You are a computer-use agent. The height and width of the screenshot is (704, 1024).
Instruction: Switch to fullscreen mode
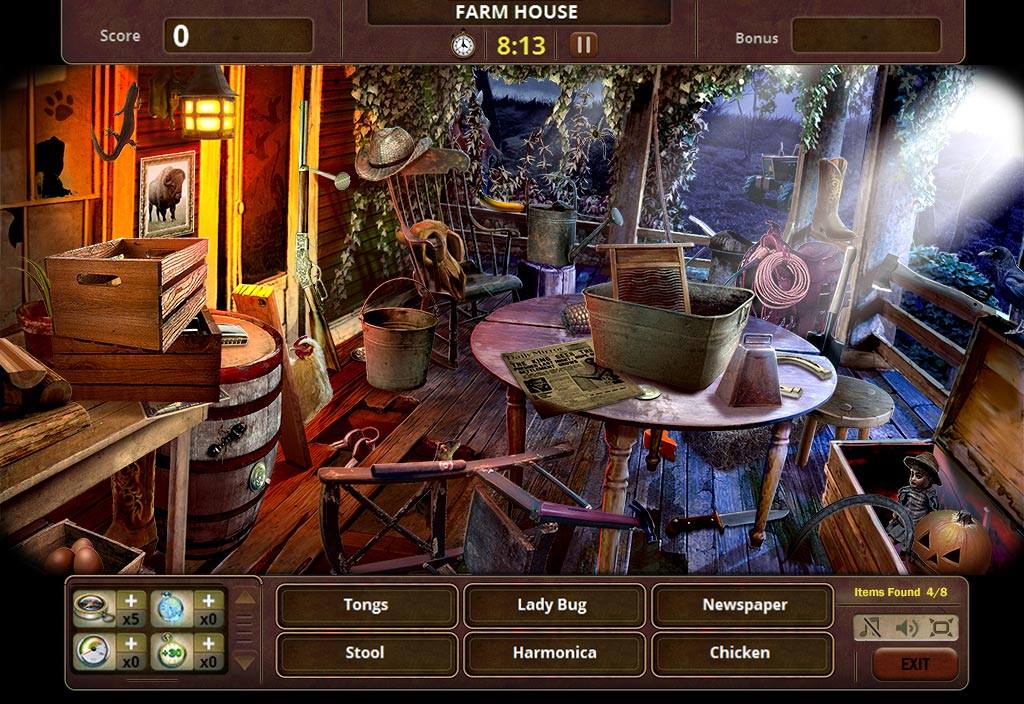pyautogui.click(x=941, y=628)
